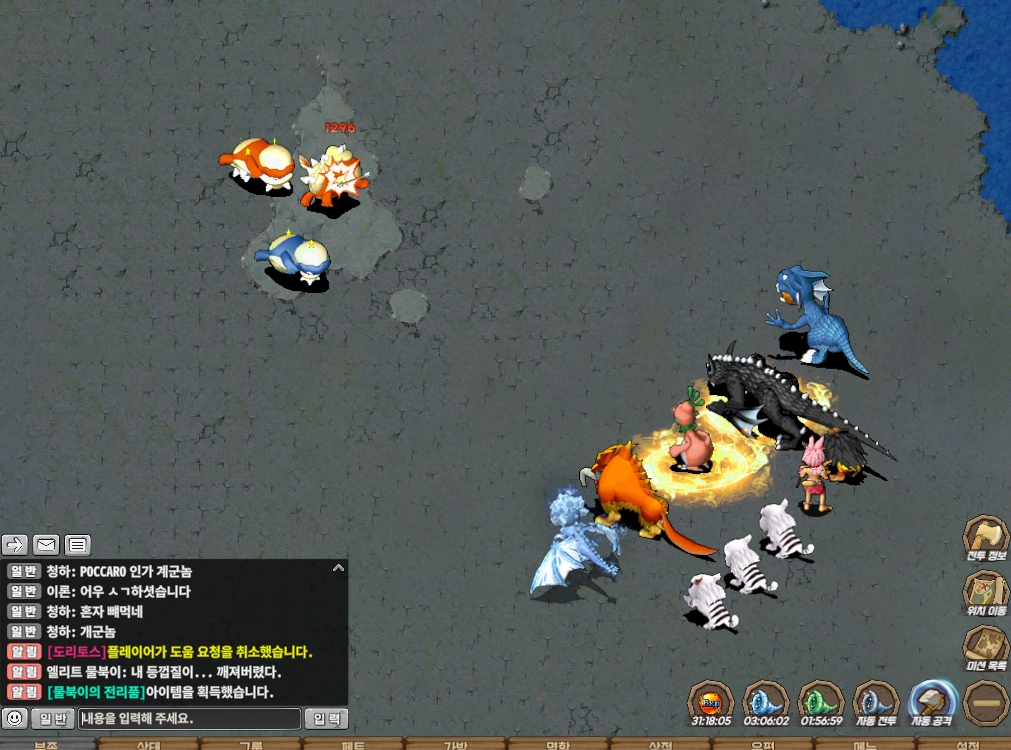The width and height of the screenshot is (1011, 750).
Task: Open the chat log list button
Action: click(x=78, y=545)
